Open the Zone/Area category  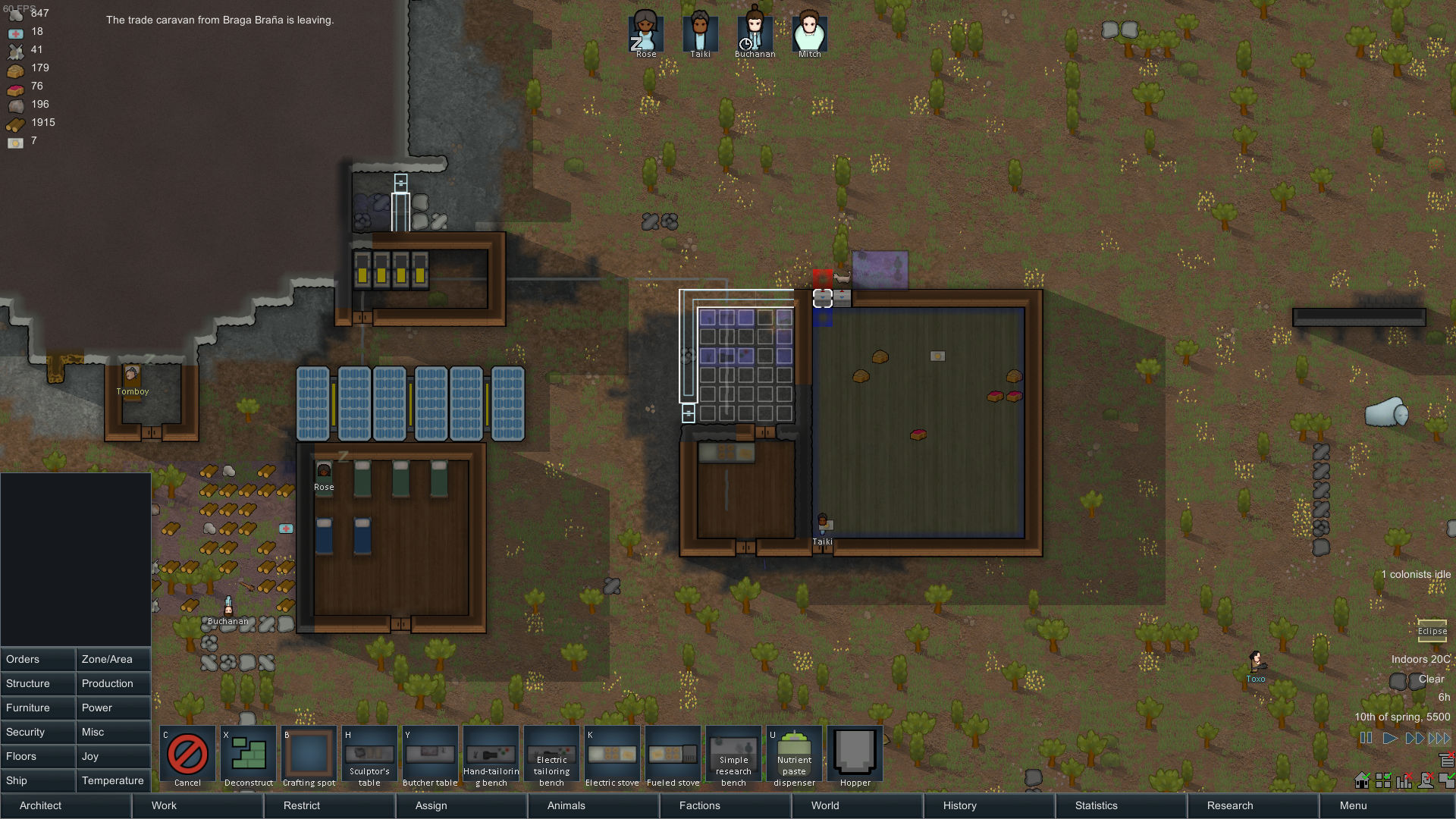[x=113, y=659]
